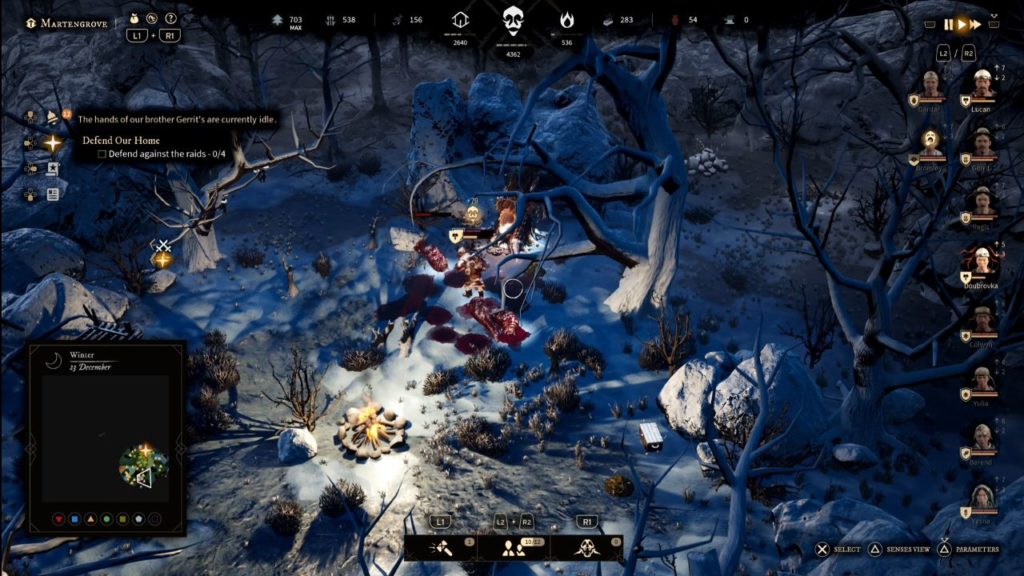The height and width of the screenshot is (576, 1024).
Task: Set game speed to normal play
Action: coord(962,25)
